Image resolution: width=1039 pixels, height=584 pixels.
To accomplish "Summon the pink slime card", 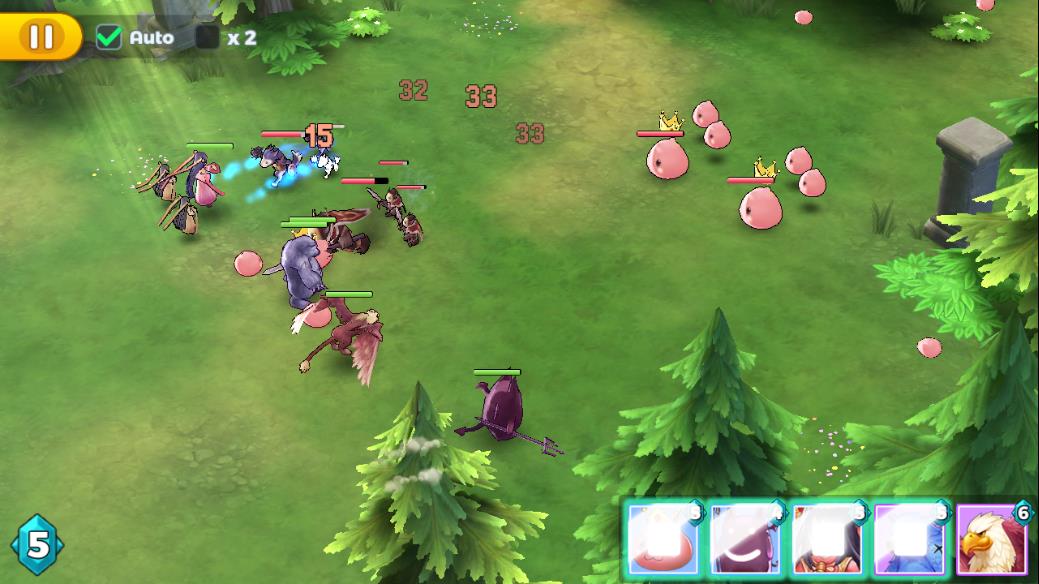I will point(663,541).
